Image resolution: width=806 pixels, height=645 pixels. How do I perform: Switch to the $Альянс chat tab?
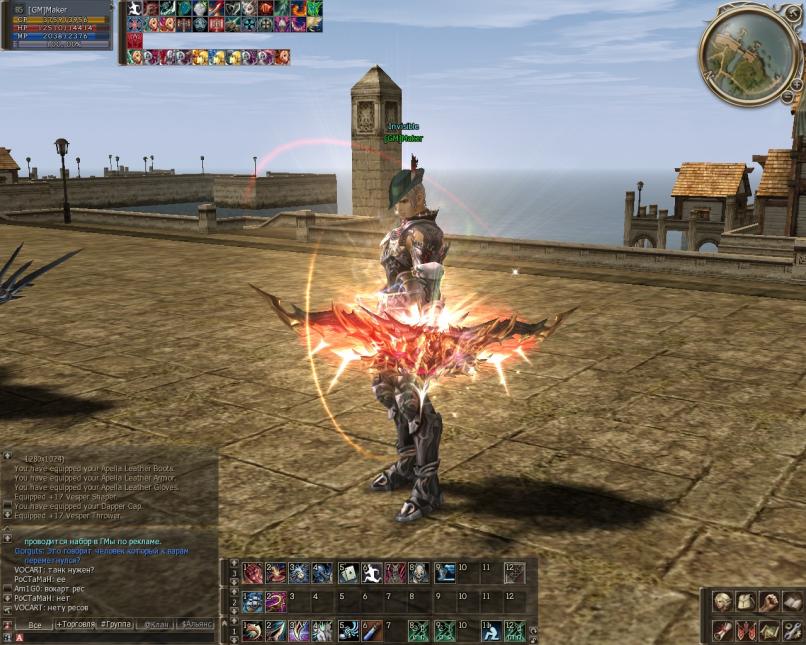click(196, 625)
